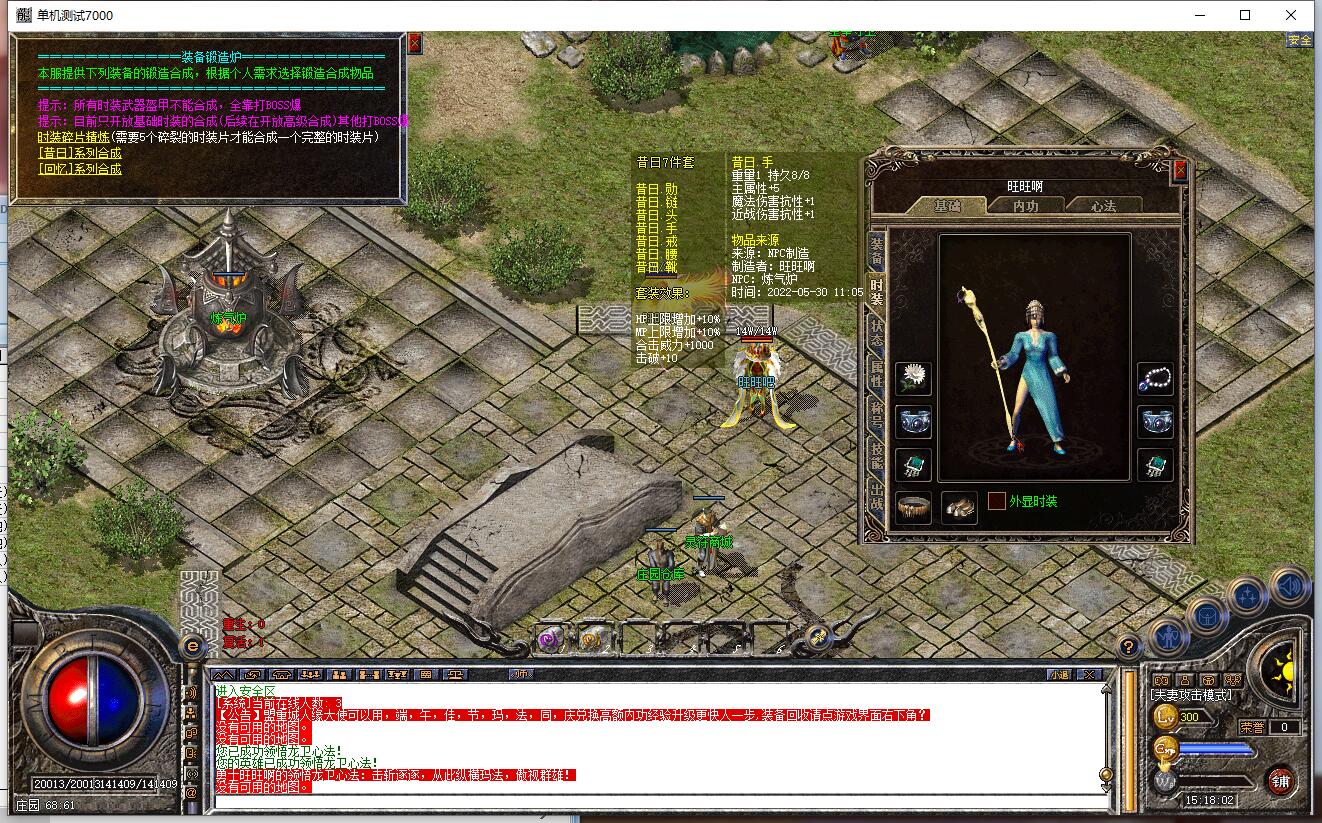Image resolution: width=1322 pixels, height=823 pixels.
Task: Open the red 铺 shop button
Action: coord(1281,780)
